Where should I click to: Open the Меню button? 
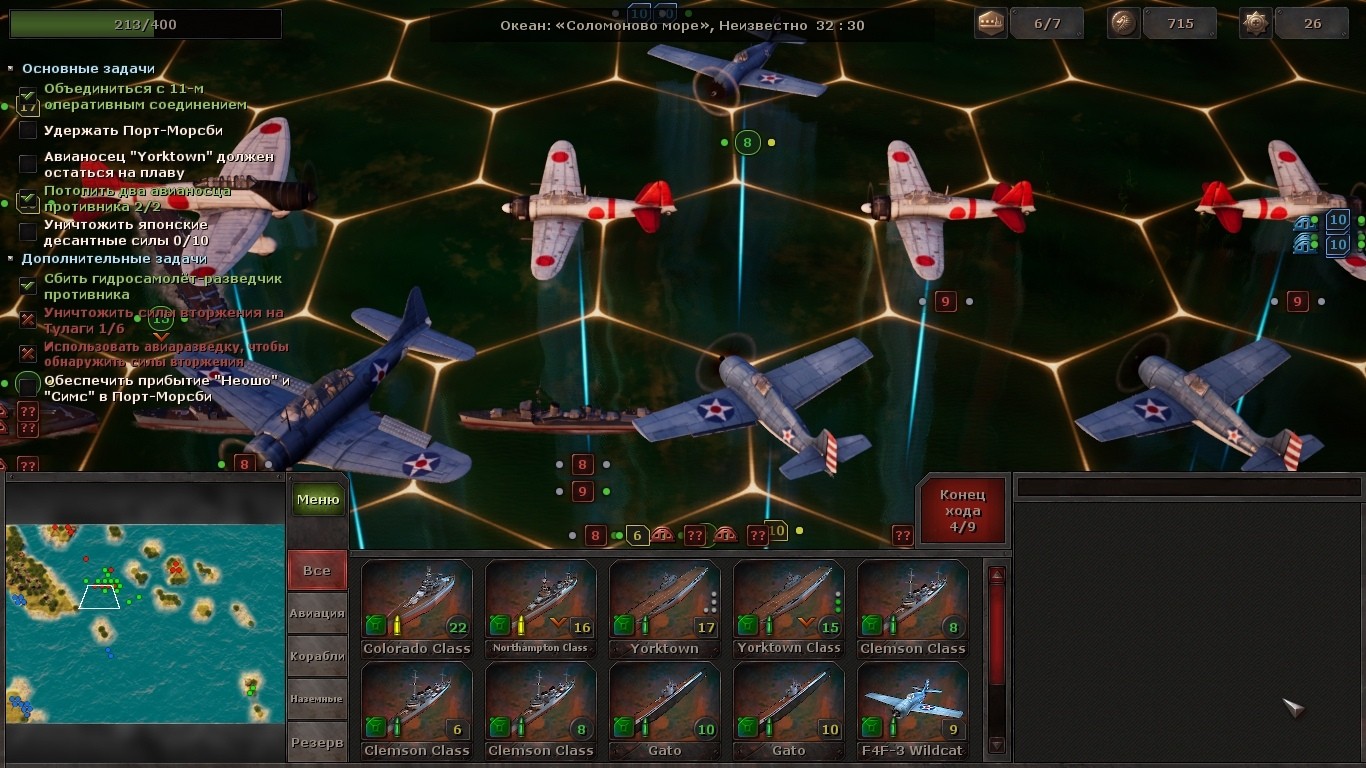318,499
